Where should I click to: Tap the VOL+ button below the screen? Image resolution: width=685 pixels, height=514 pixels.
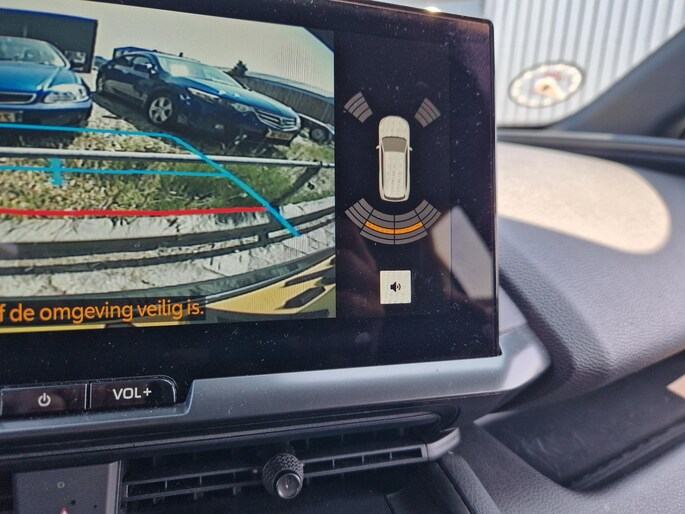(132, 393)
